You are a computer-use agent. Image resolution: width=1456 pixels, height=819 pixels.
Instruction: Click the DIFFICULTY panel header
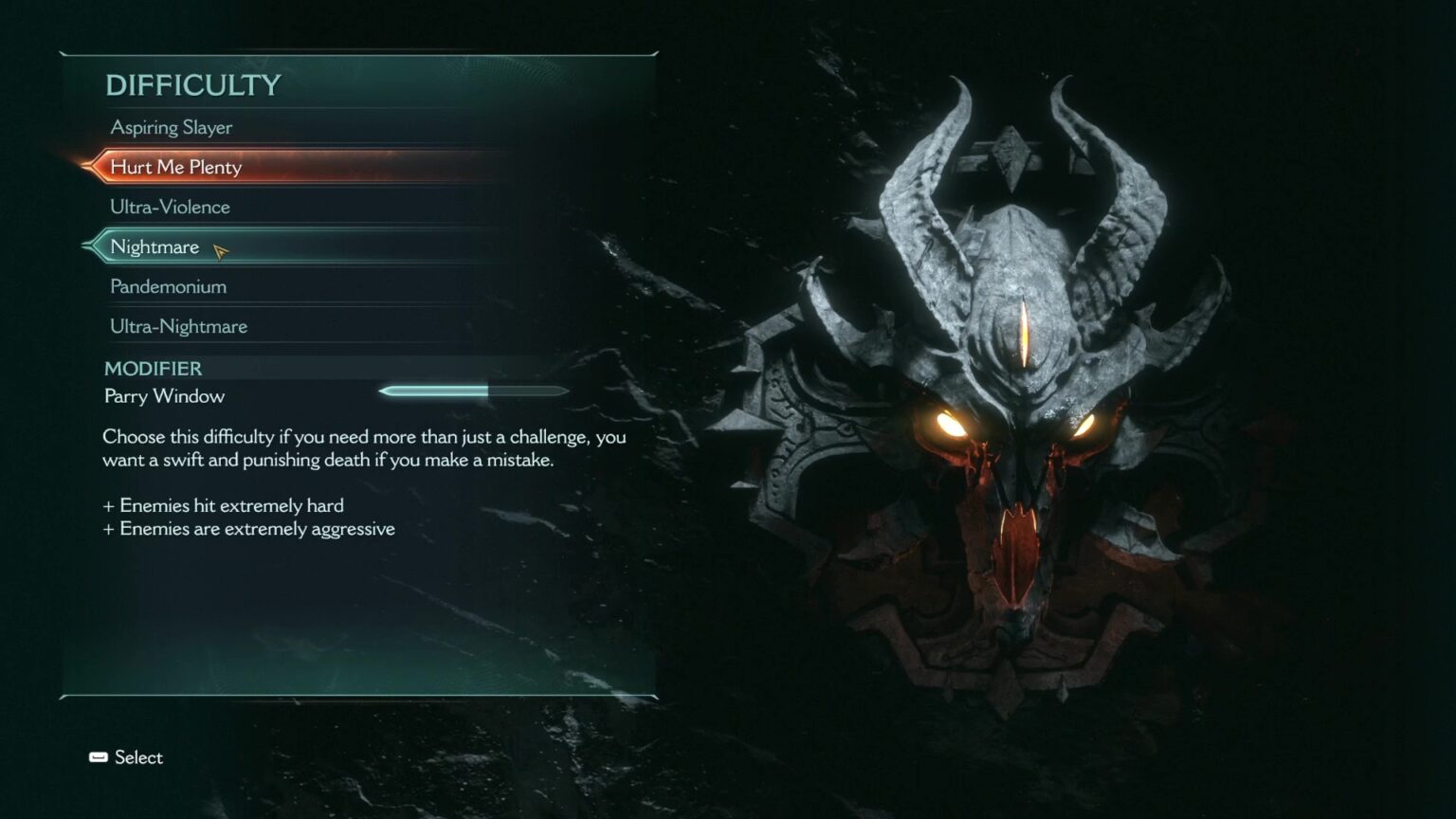point(193,85)
